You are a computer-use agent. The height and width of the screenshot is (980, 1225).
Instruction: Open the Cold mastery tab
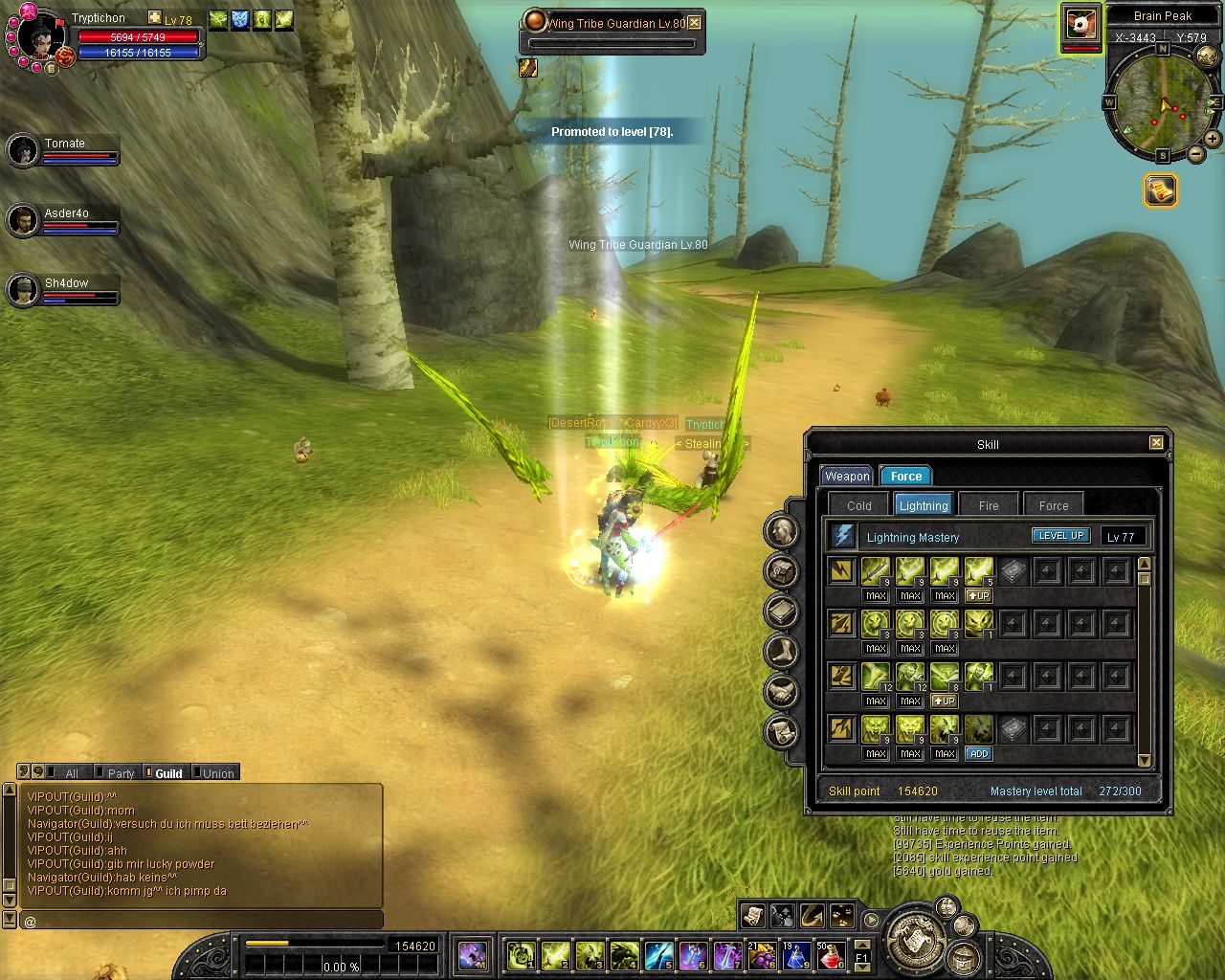pos(858,505)
